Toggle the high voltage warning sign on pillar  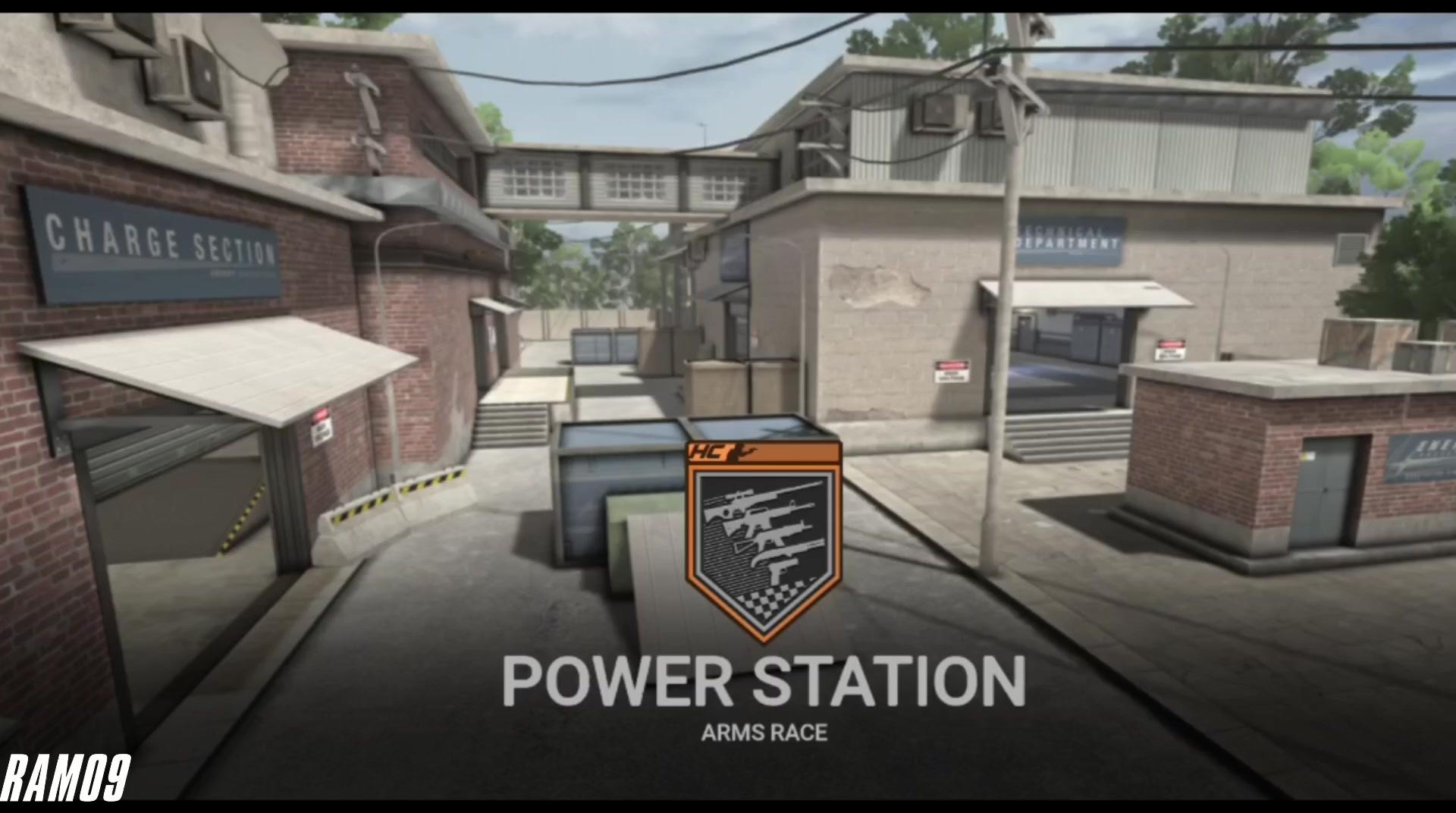click(952, 372)
